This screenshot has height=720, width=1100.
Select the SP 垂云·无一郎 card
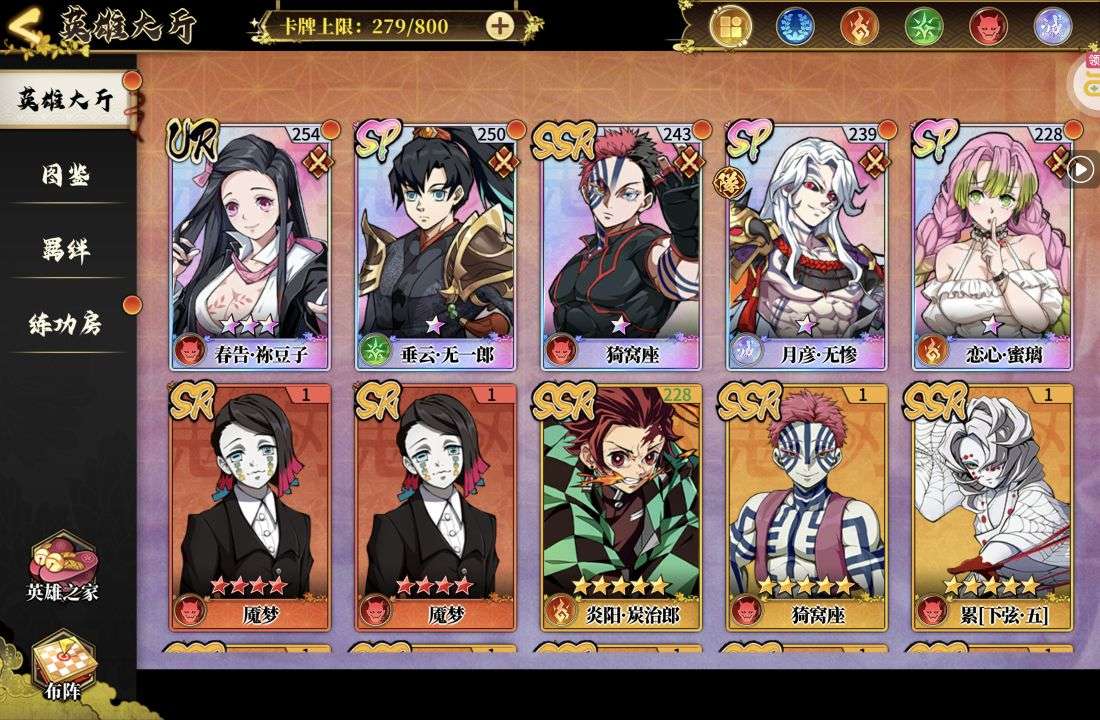click(436, 245)
